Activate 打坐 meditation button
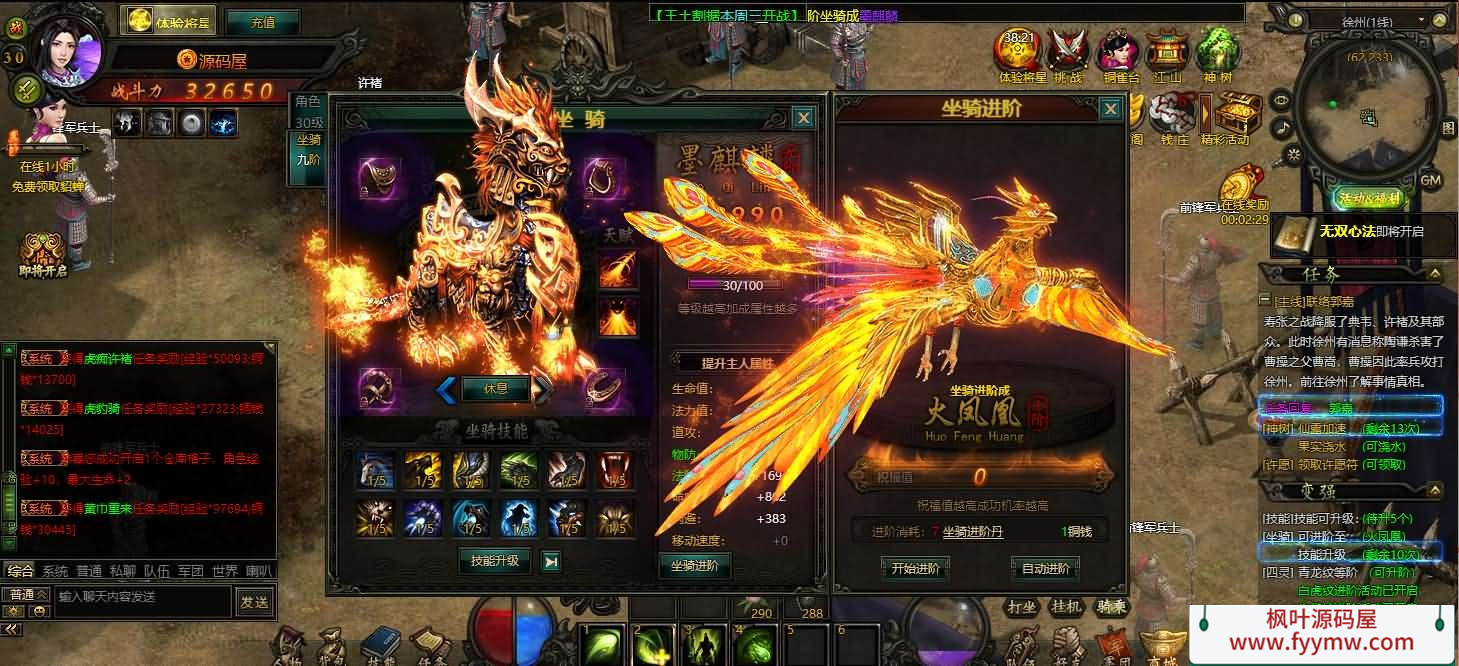 [1021, 606]
